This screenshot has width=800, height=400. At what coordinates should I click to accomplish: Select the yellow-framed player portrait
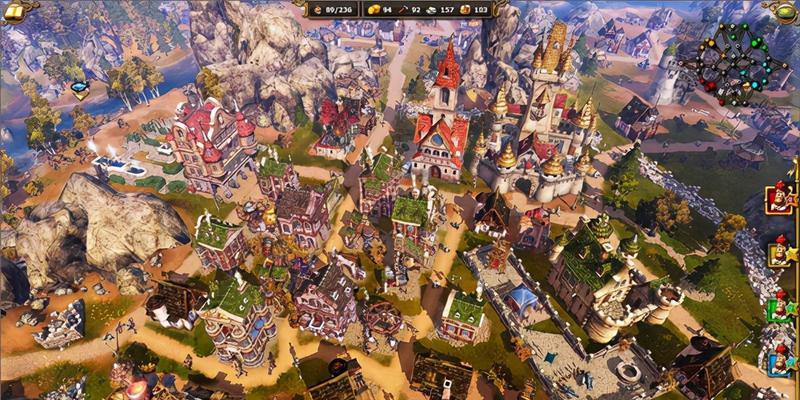coord(780,253)
